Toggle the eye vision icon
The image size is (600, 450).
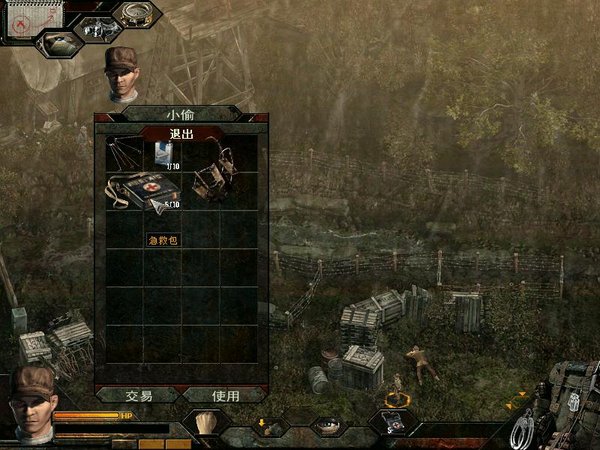(326, 424)
